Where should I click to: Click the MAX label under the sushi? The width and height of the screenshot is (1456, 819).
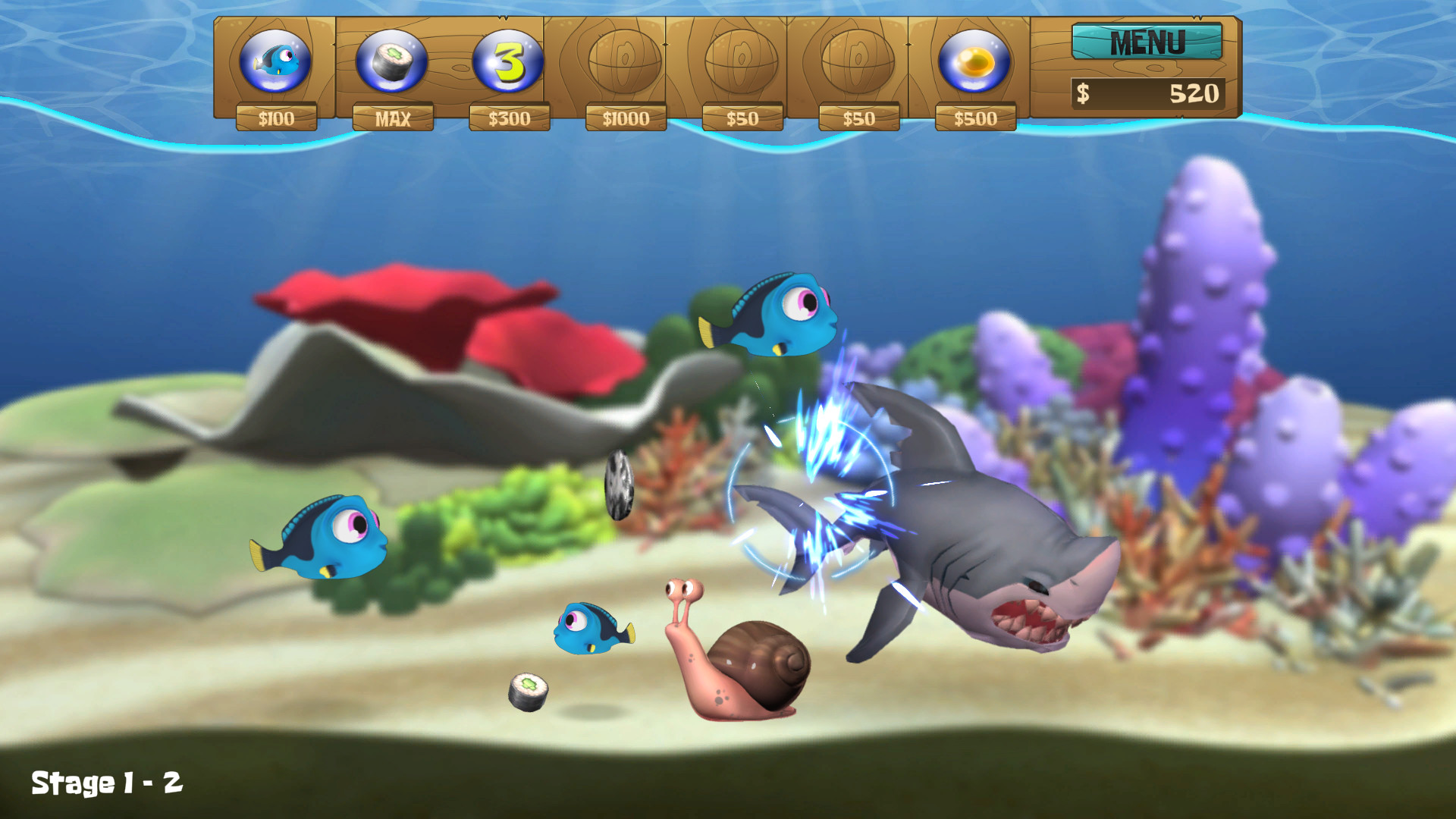[x=394, y=118]
